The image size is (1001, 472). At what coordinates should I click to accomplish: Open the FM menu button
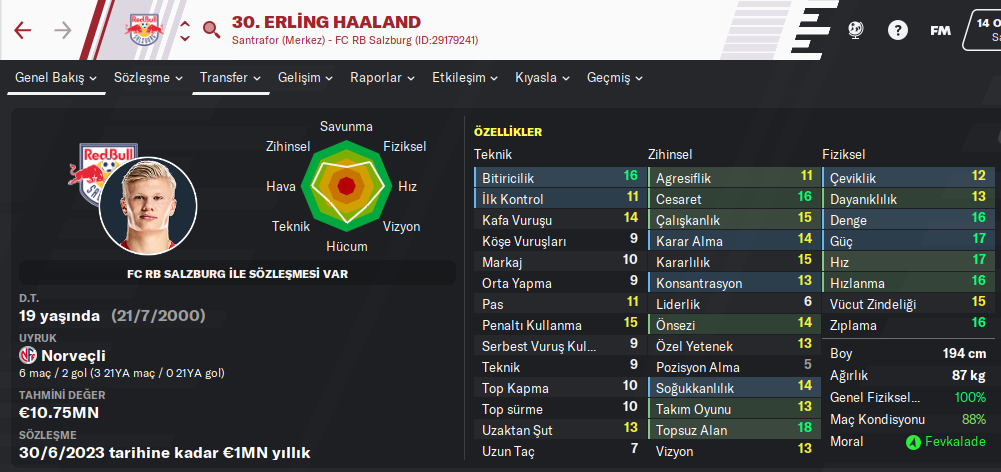tap(940, 30)
